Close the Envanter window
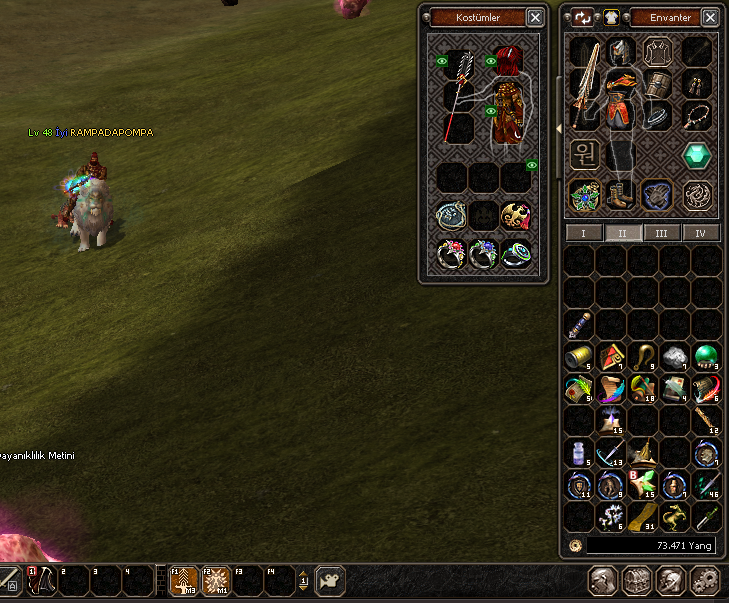 pyautogui.click(x=708, y=18)
